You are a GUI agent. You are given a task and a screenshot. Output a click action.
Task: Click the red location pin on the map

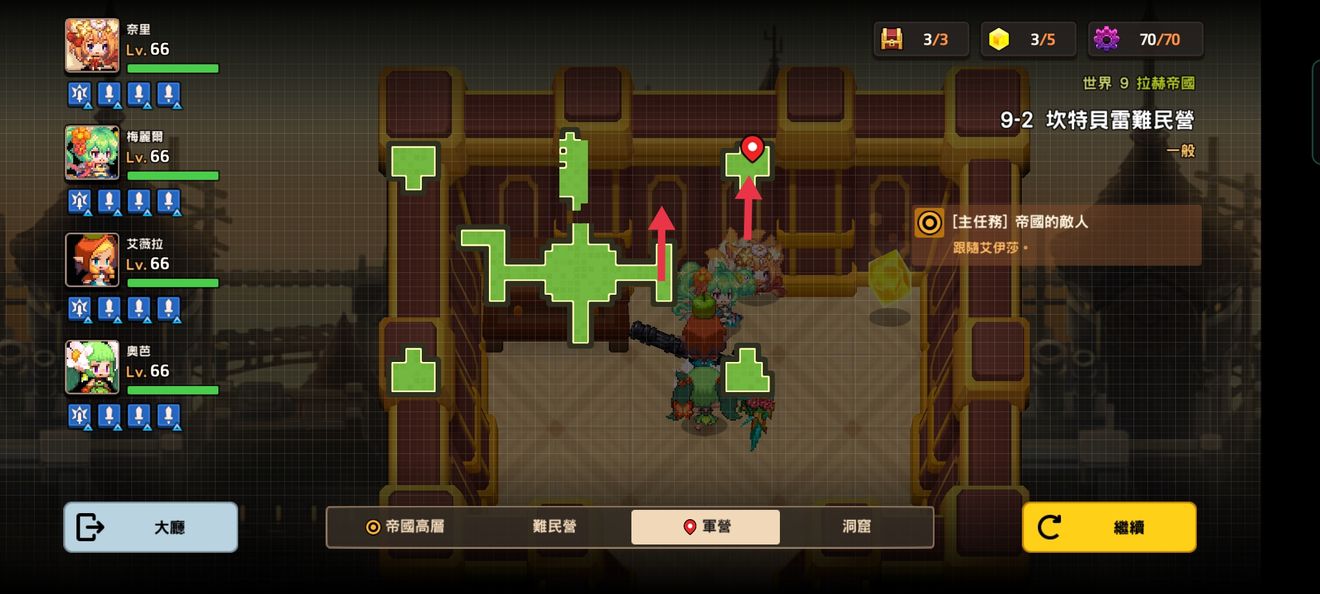pos(752,148)
